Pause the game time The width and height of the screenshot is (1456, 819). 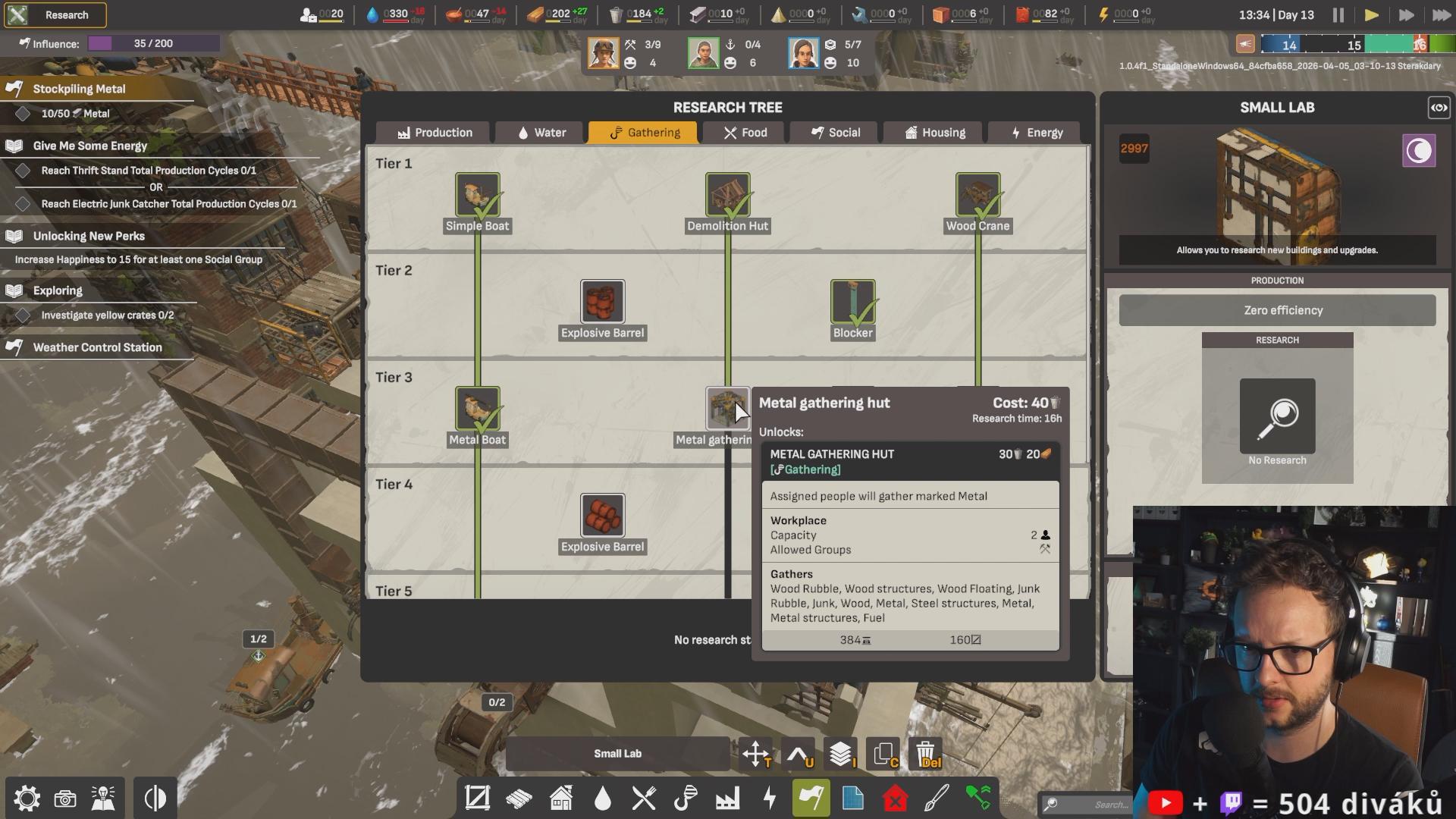1338,15
